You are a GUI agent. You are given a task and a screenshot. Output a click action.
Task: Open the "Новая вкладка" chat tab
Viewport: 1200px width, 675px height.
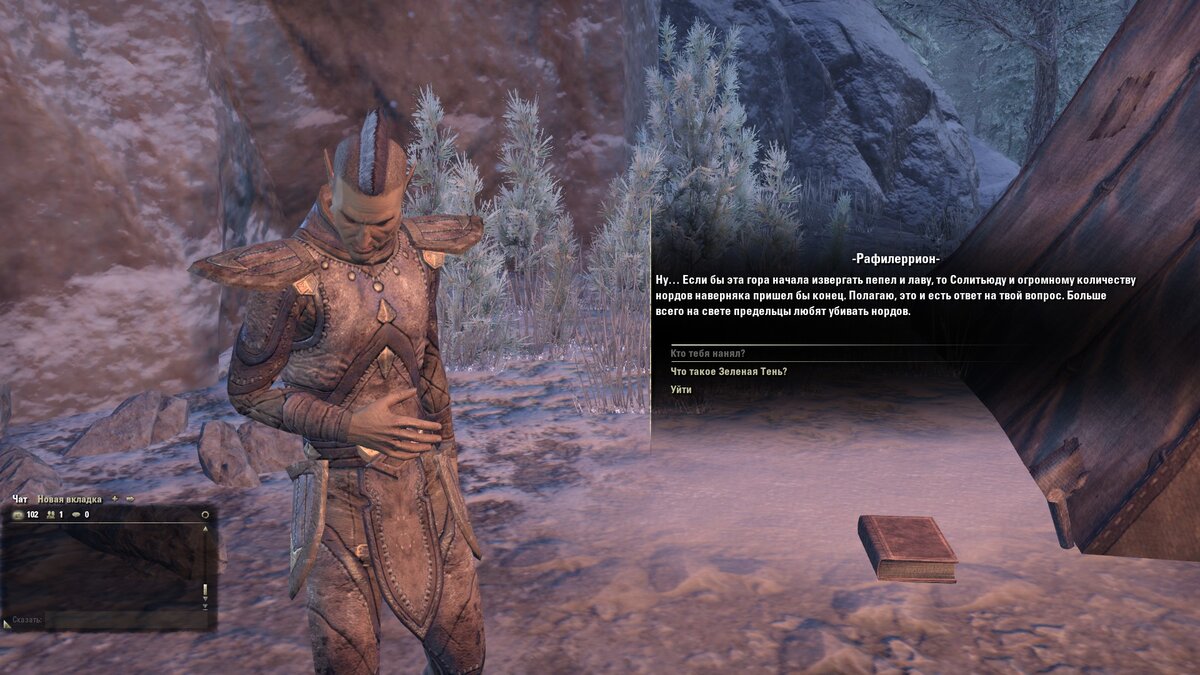69,499
